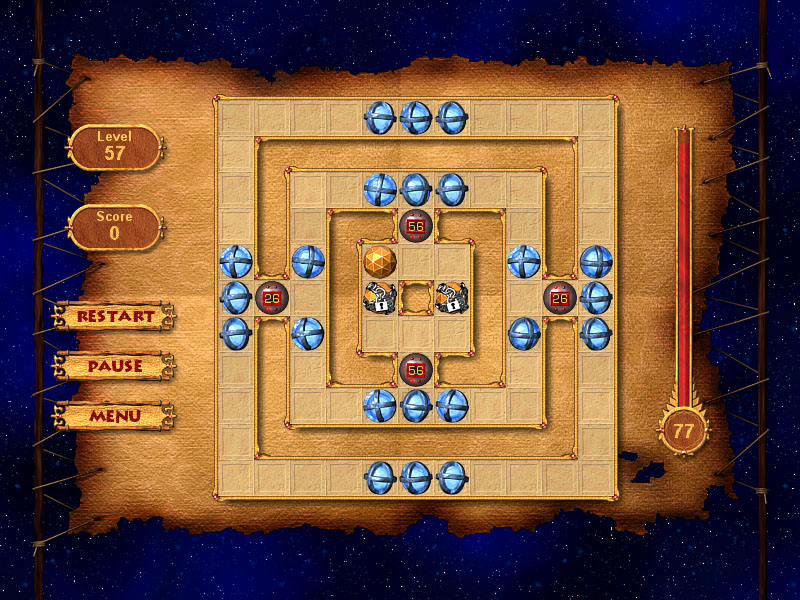Select the orange faceted ball on the board
Viewport: 800px width, 600px height.
point(380,261)
